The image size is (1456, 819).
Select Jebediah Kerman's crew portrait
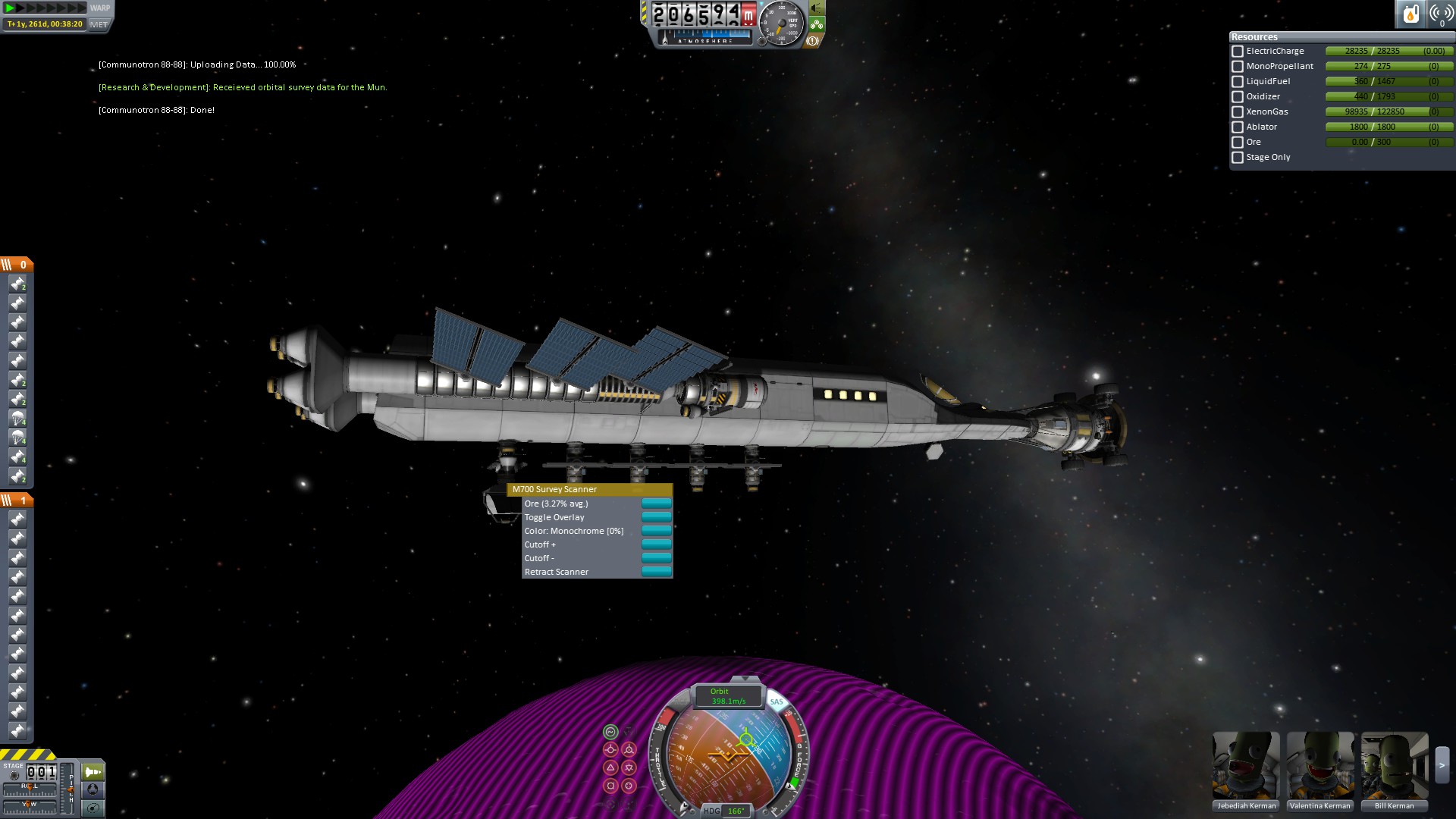[x=1246, y=764]
